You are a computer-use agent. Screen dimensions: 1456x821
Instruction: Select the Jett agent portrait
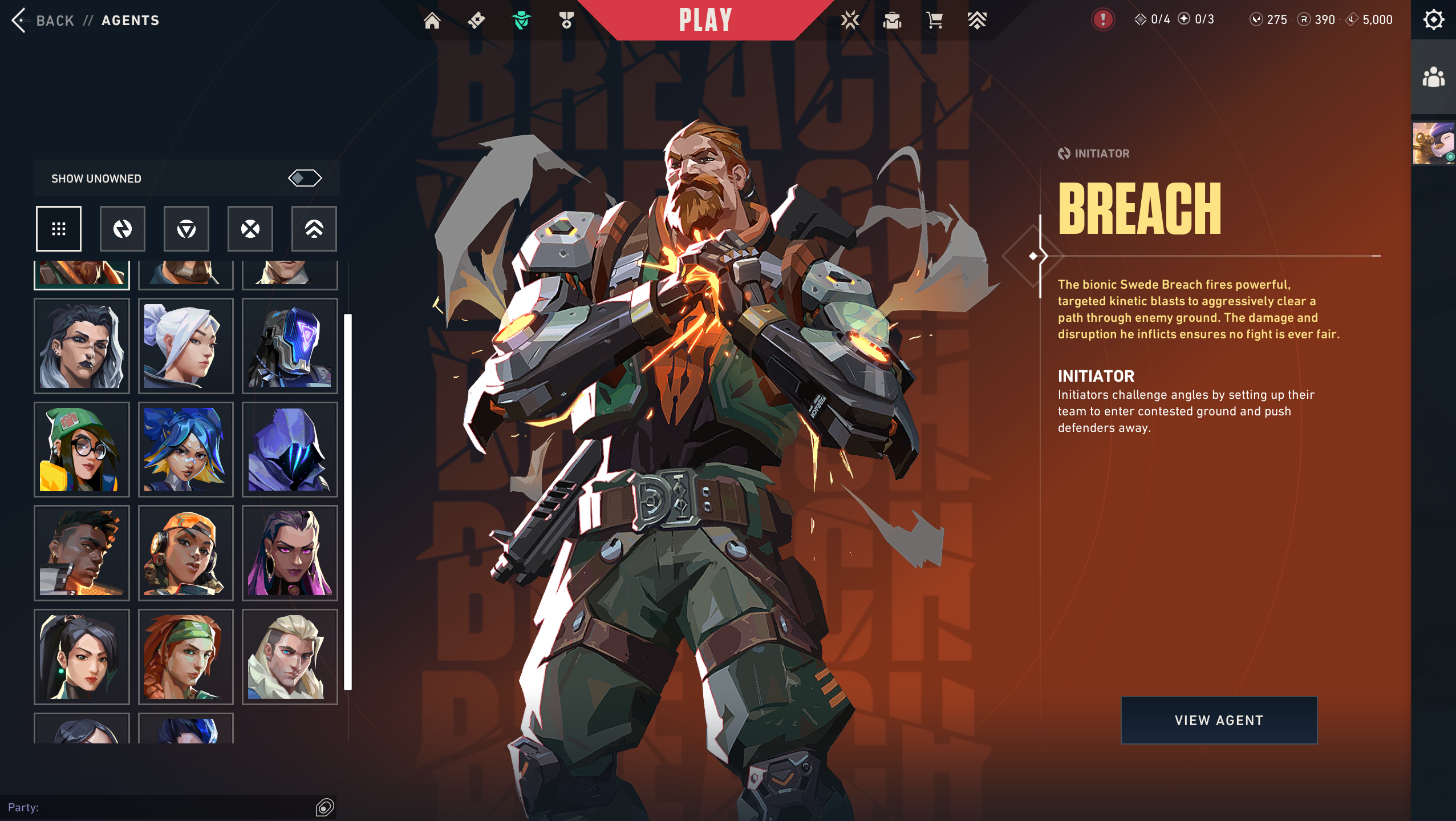[x=186, y=346]
